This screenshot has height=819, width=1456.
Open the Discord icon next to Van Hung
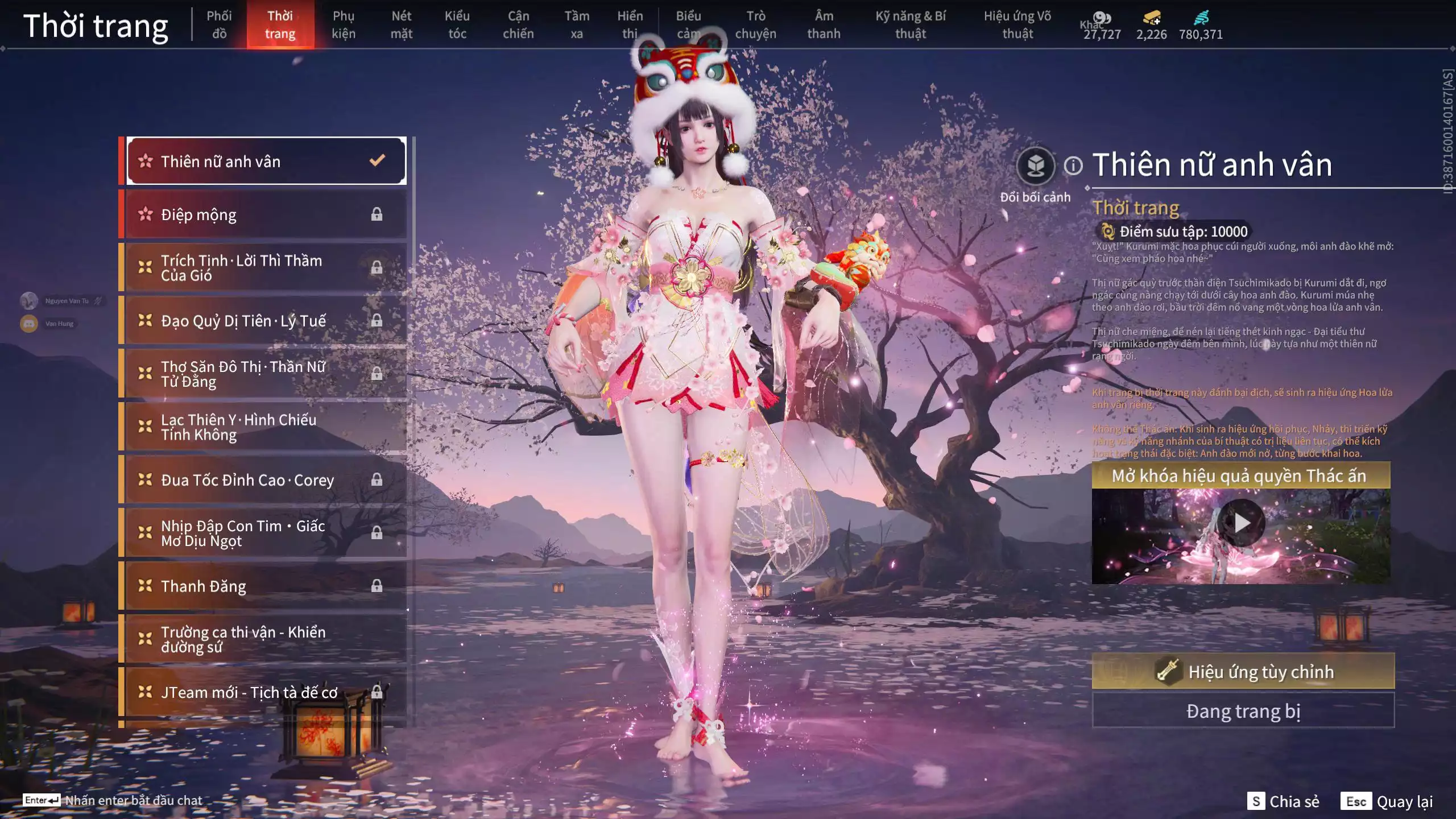click(x=30, y=324)
